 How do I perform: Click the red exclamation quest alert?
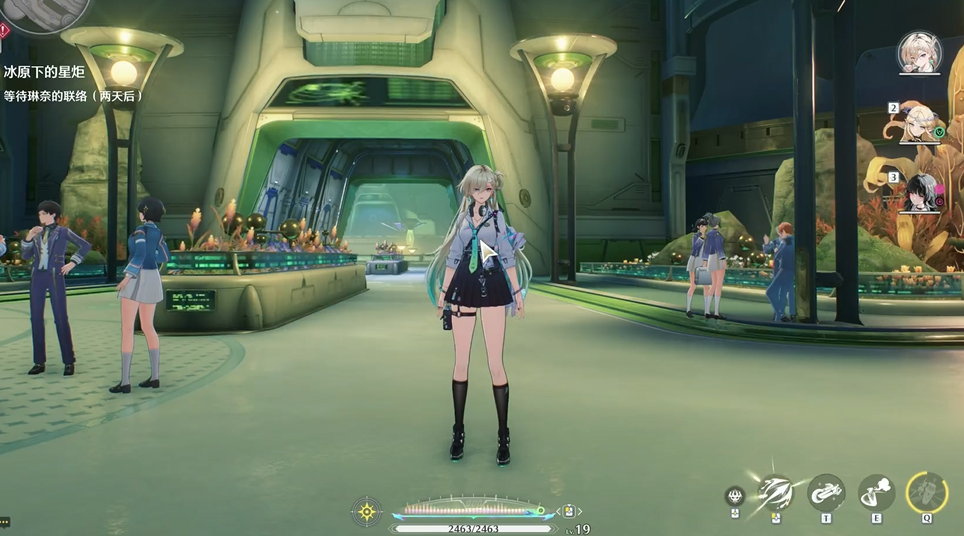point(4,31)
